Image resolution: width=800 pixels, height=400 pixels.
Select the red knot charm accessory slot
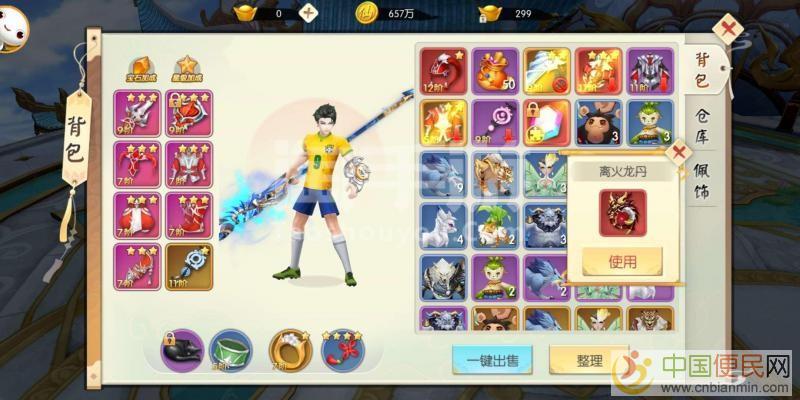point(342,349)
